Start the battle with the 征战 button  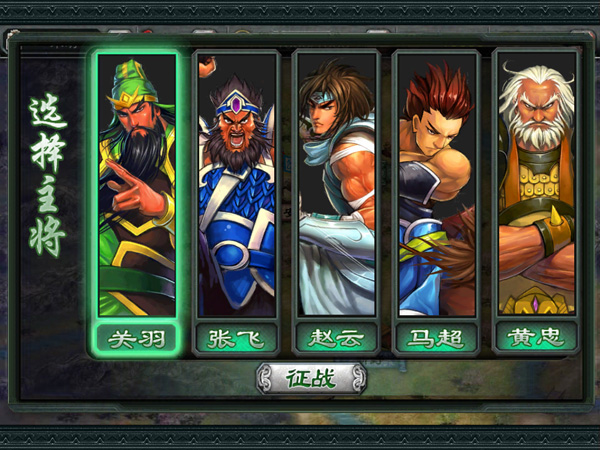(311, 379)
